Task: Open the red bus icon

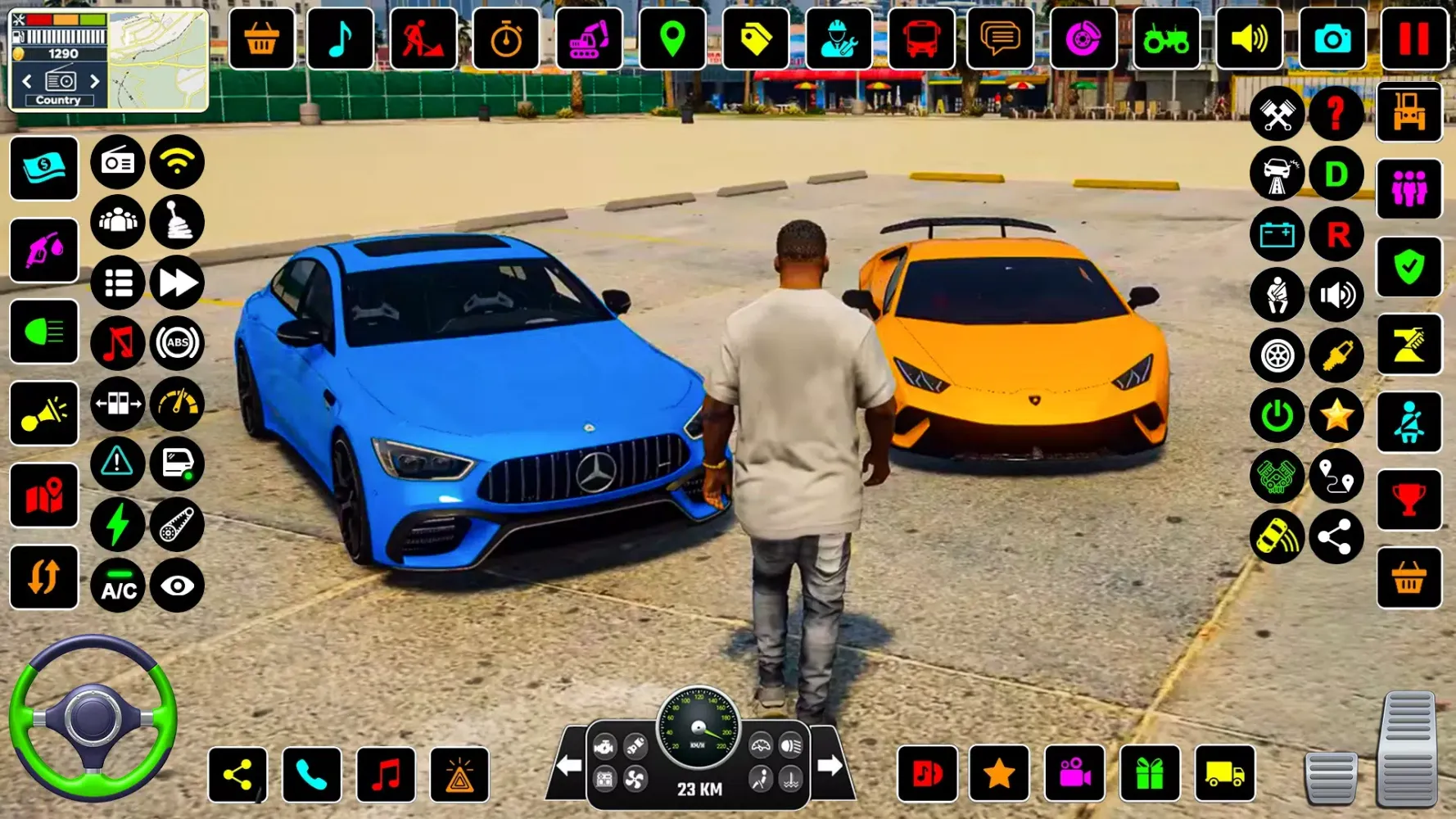Action: coord(920,38)
